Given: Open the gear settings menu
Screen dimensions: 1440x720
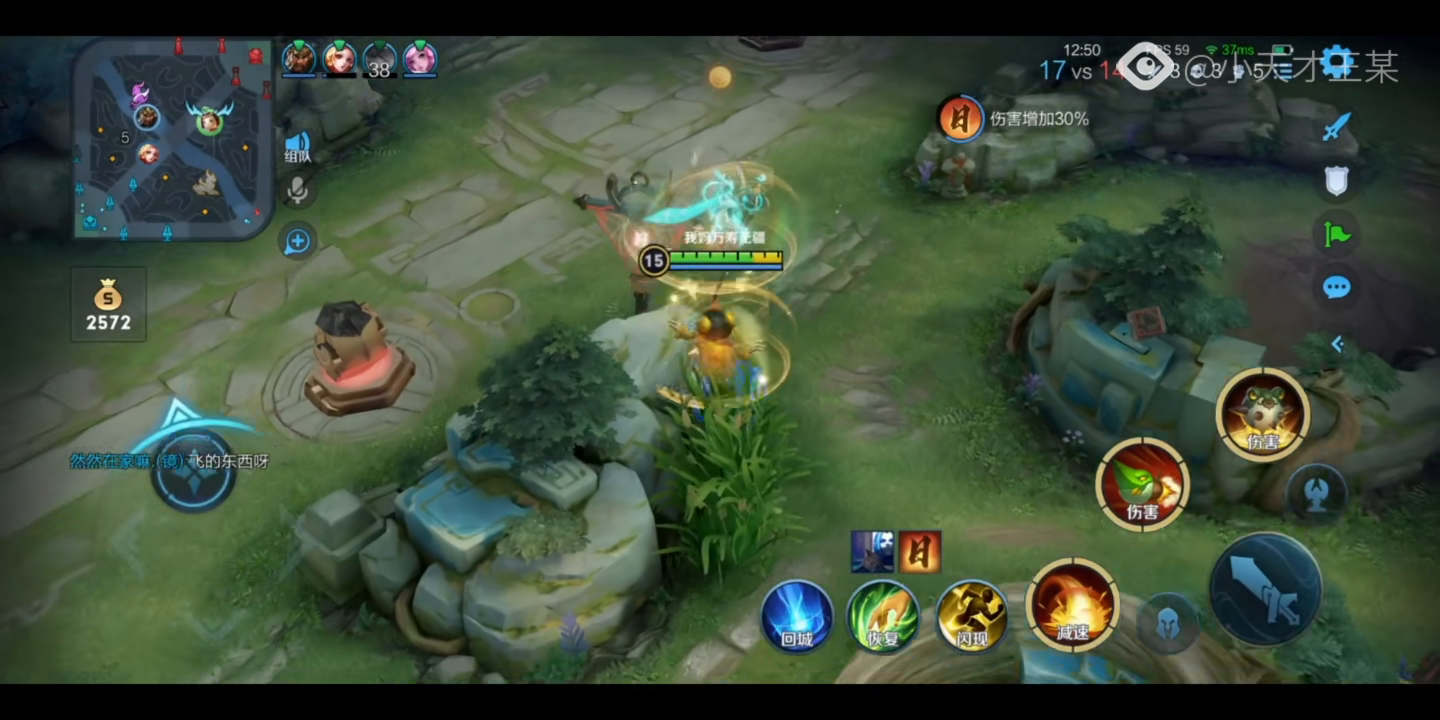Looking at the screenshot, I should click(1336, 63).
